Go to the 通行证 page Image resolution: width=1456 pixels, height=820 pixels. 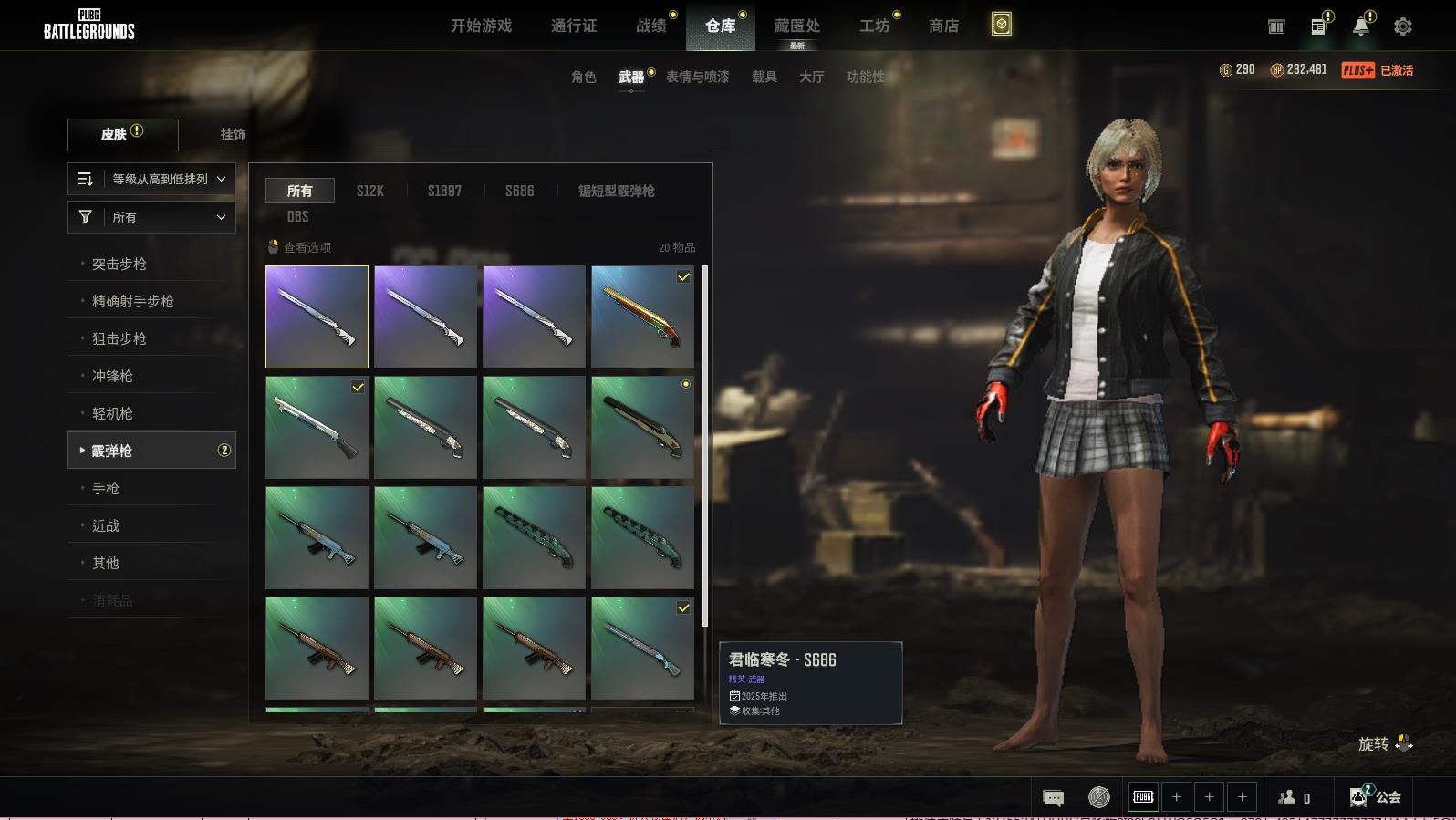point(574,26)
